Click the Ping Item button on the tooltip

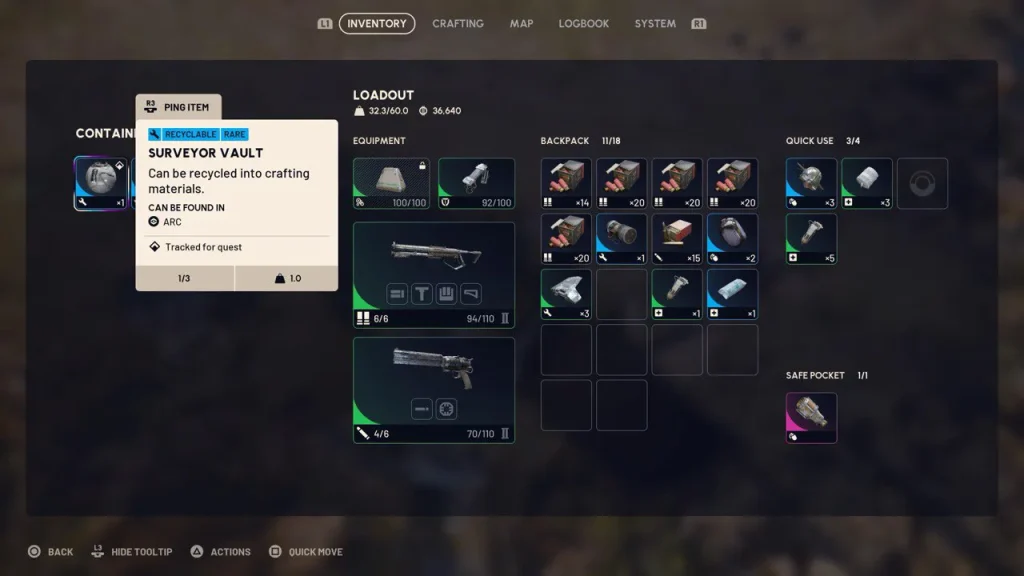[x=179, y=107]
